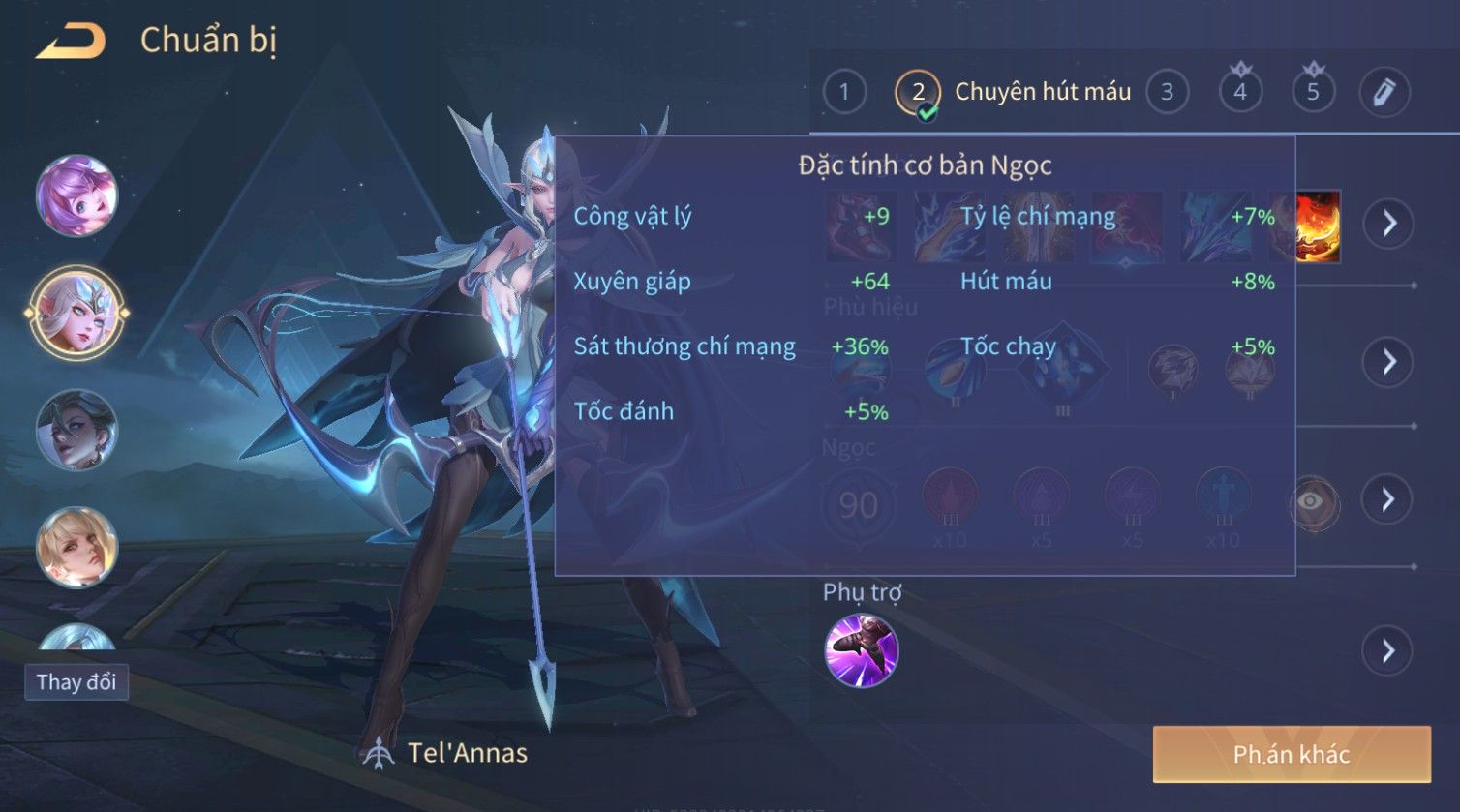Select the Tel'Annas hero portrait
The width and height of the screenshot is (1460, 812).
click(x=76, y=313)
